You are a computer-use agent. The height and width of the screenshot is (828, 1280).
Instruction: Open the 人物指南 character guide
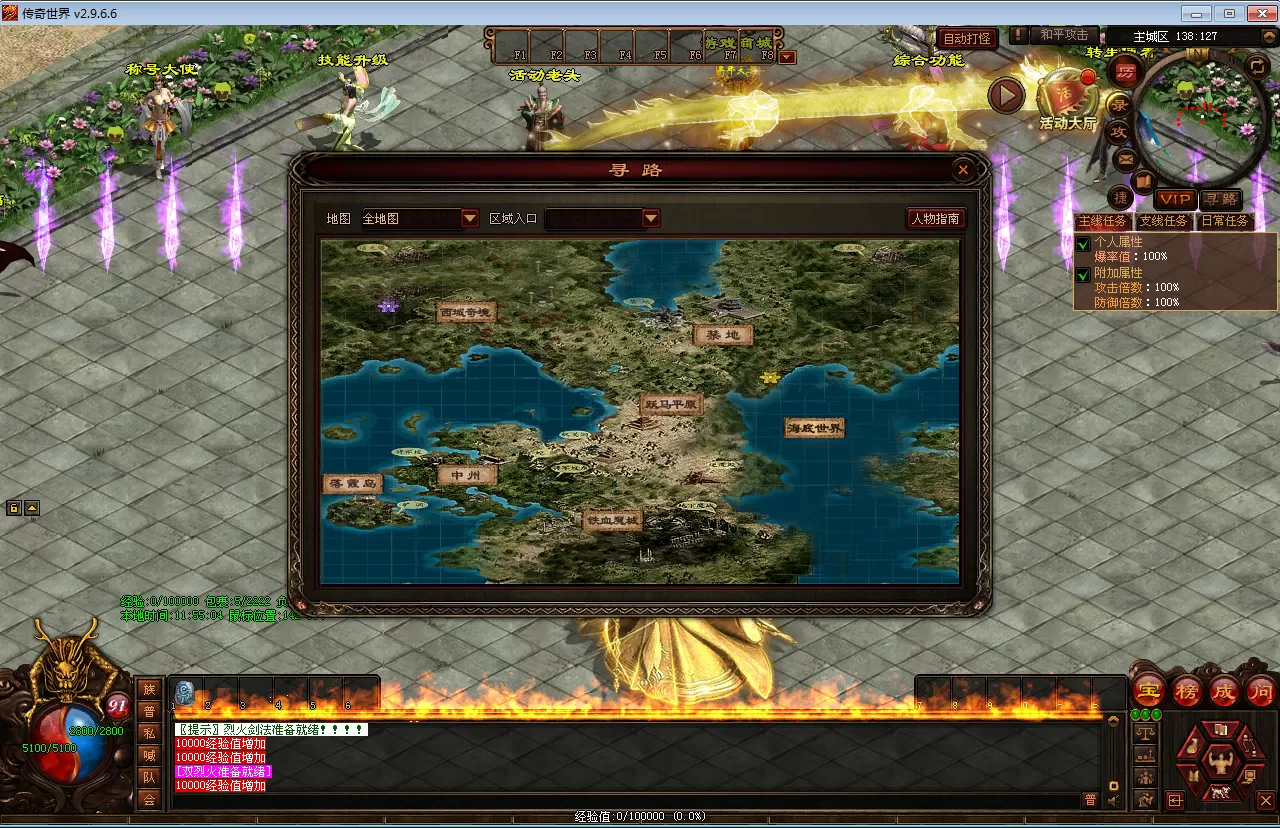point(936,218)
